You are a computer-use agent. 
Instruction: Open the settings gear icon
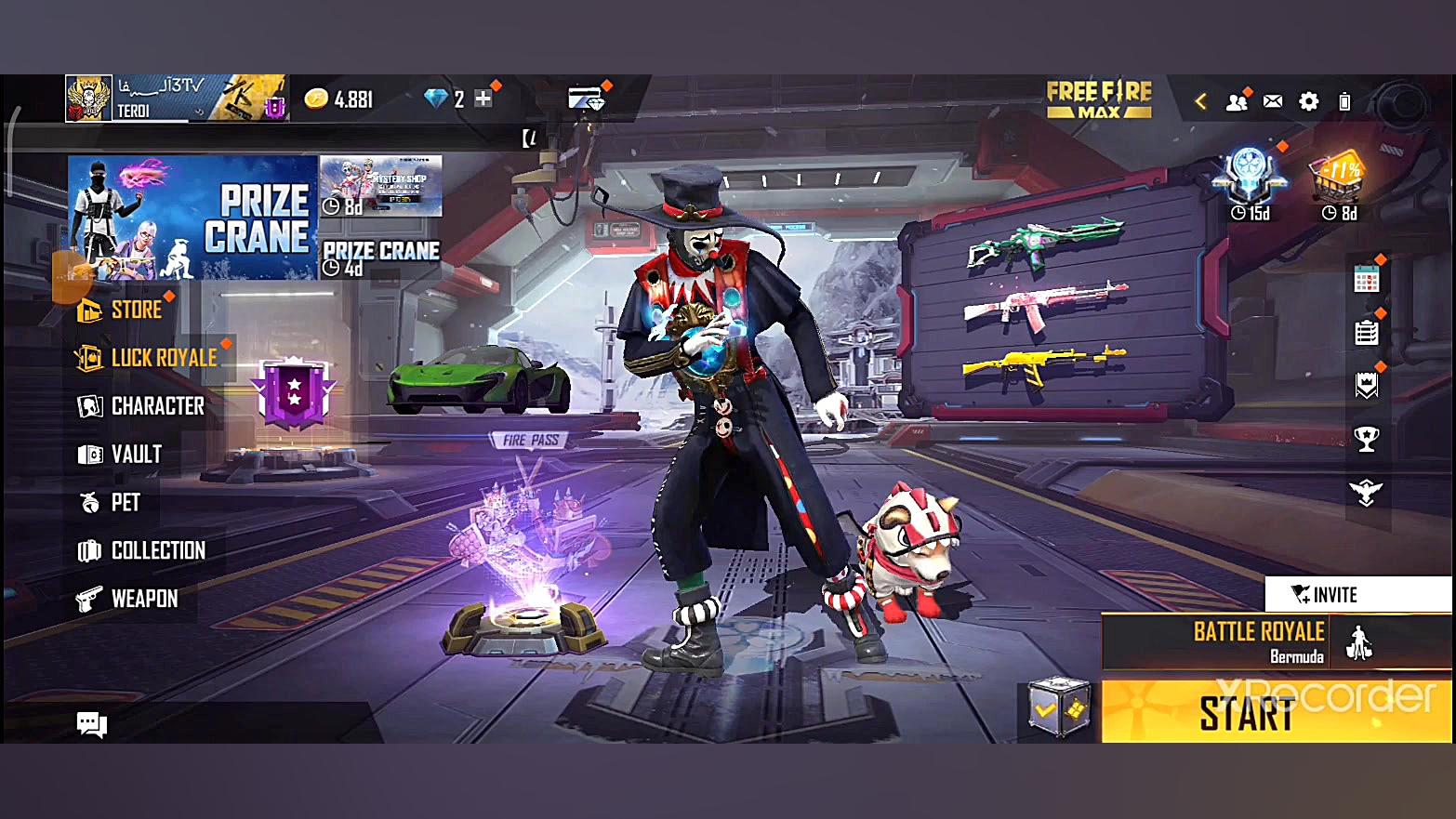click(1308, 101)
